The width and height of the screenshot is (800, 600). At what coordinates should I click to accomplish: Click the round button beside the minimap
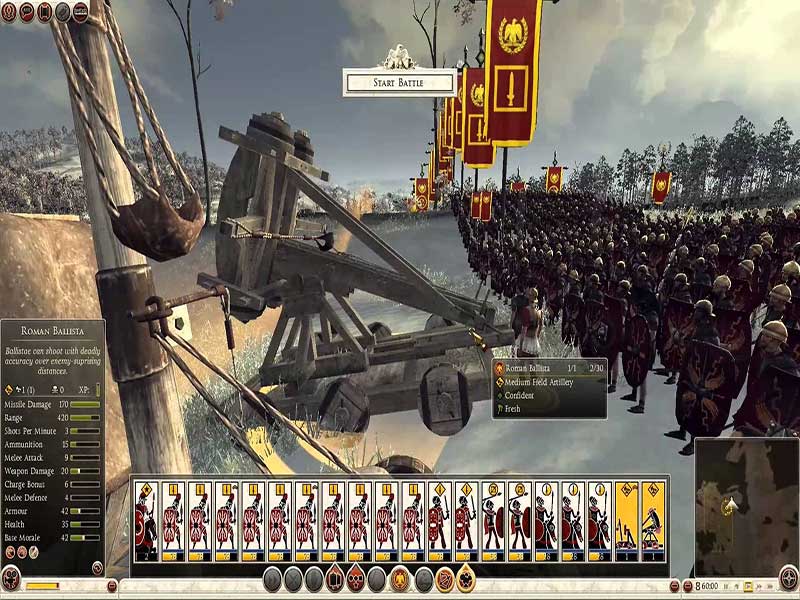pyautogui.click(x=788, y=578)
